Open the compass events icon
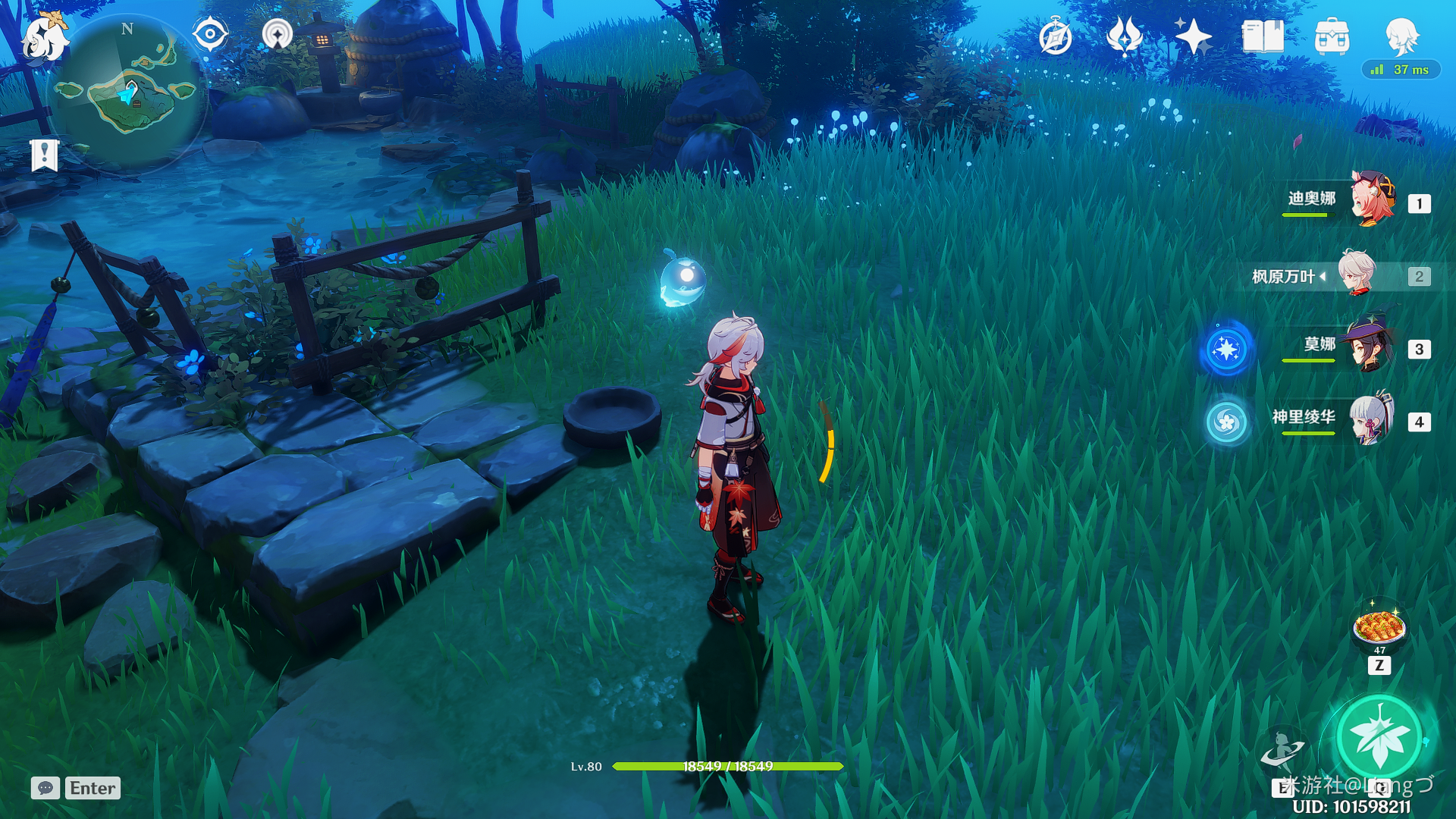1456x819 pixels. (1055, 37)
